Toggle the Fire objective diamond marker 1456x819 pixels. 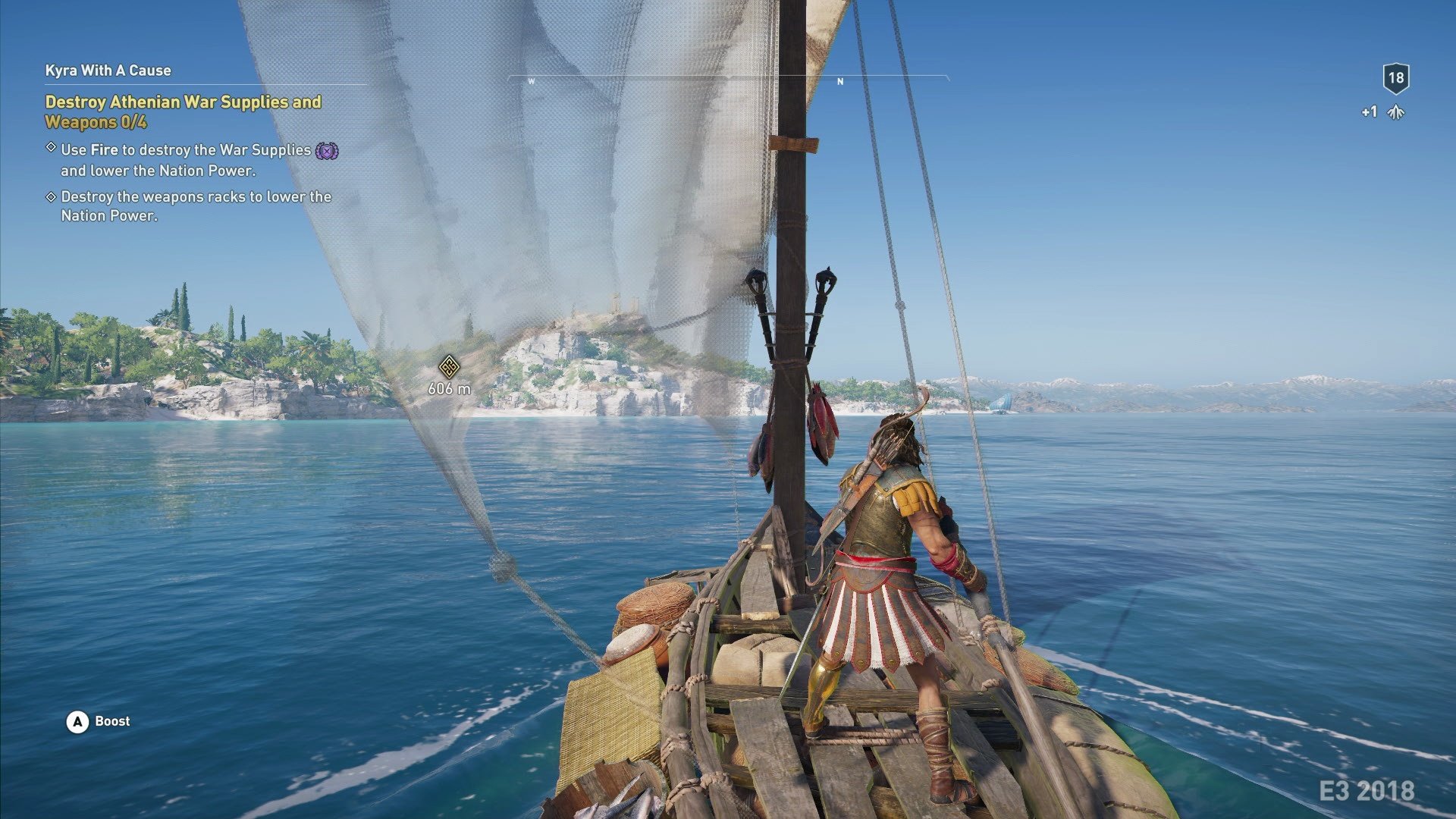pos(51,150)
